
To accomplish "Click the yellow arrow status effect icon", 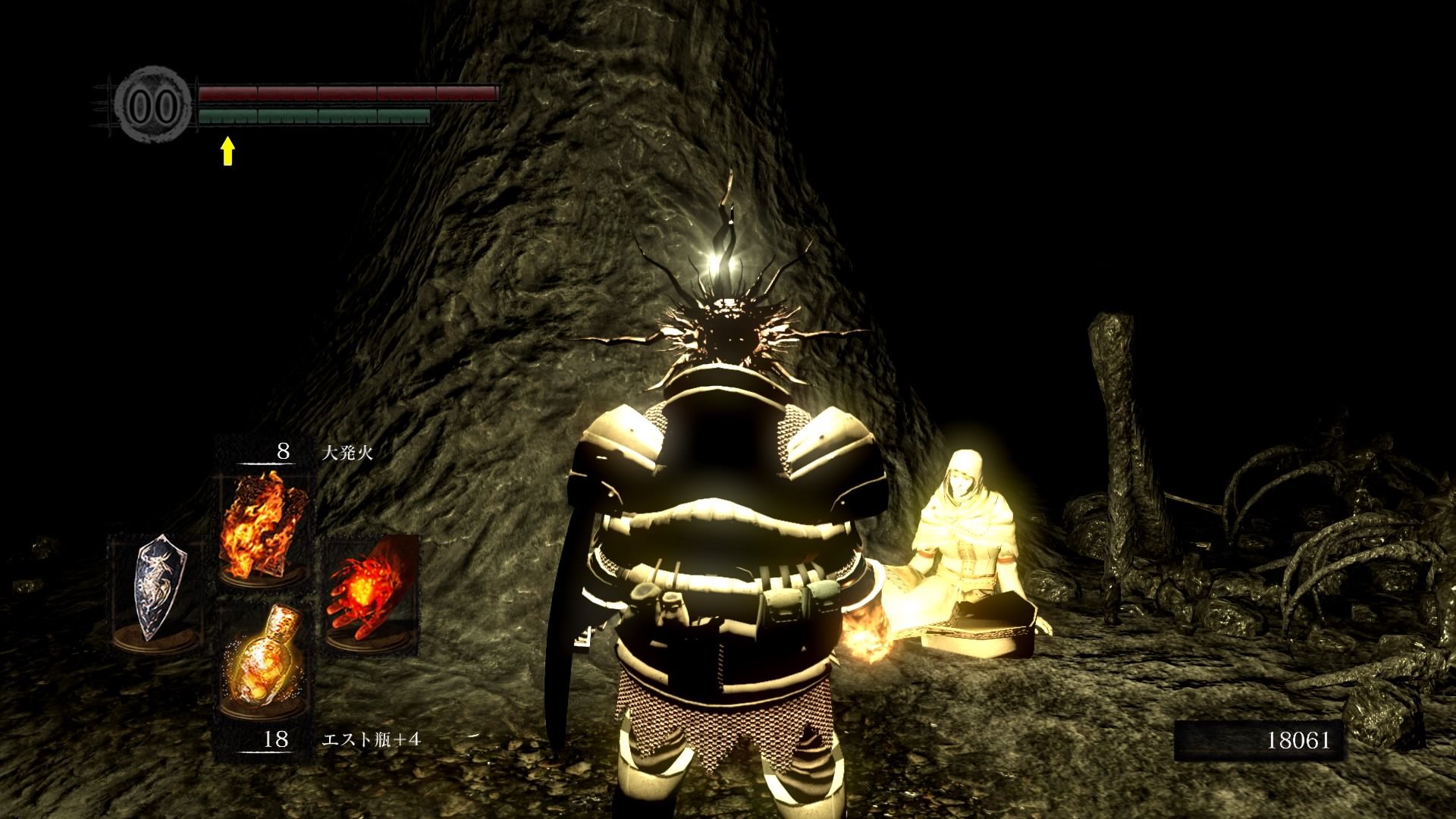I will pyautogui.click(x=227, y=150).
